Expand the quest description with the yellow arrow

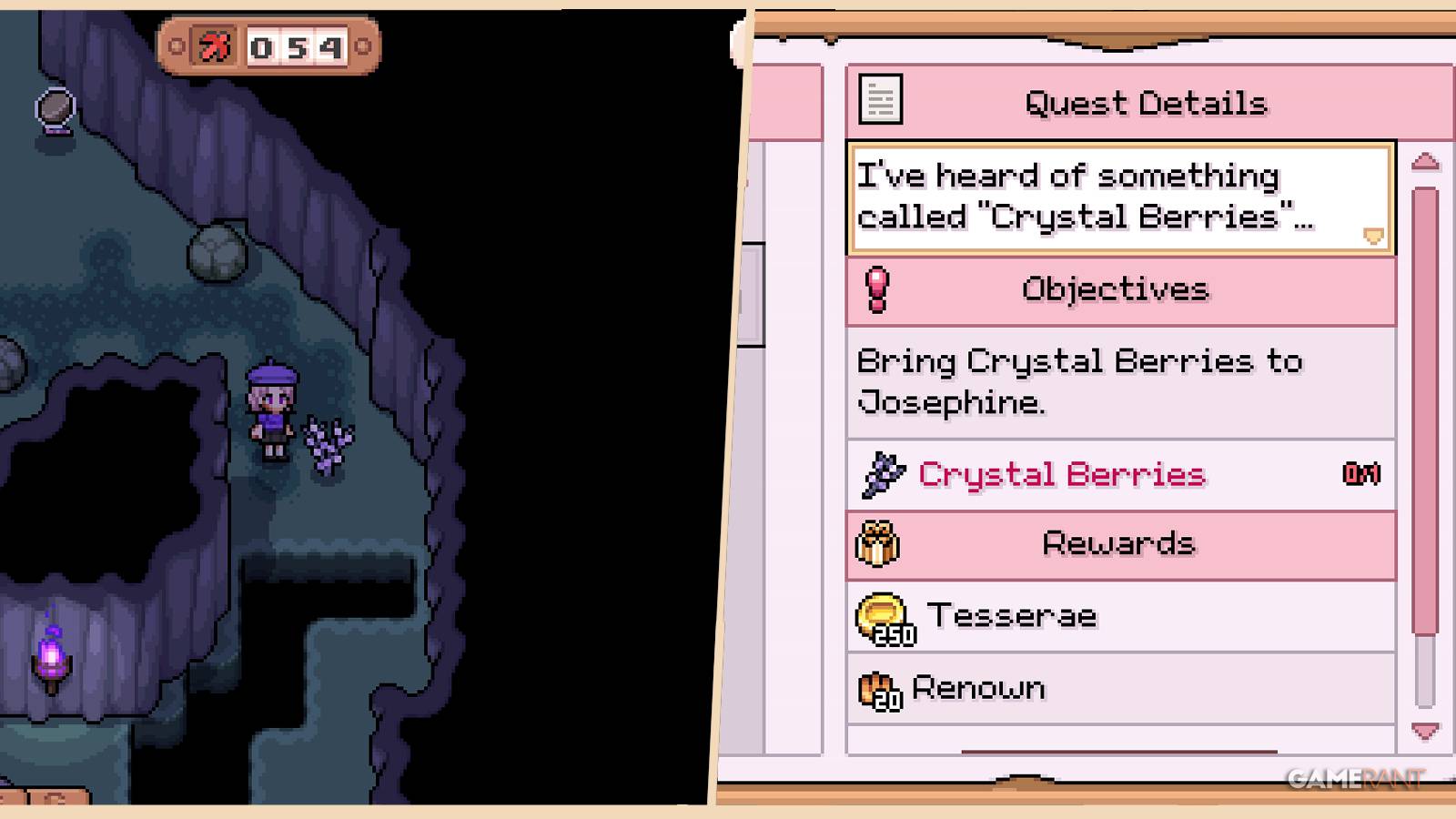pos(1372,235)
